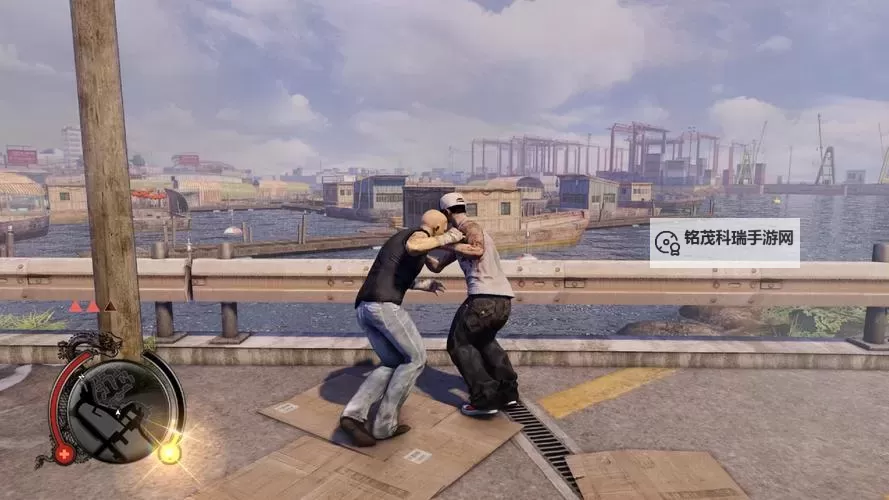The image size is (889, 500).
Task: Select the glowing yellow Face meter orb
Action: coord(170,453)
